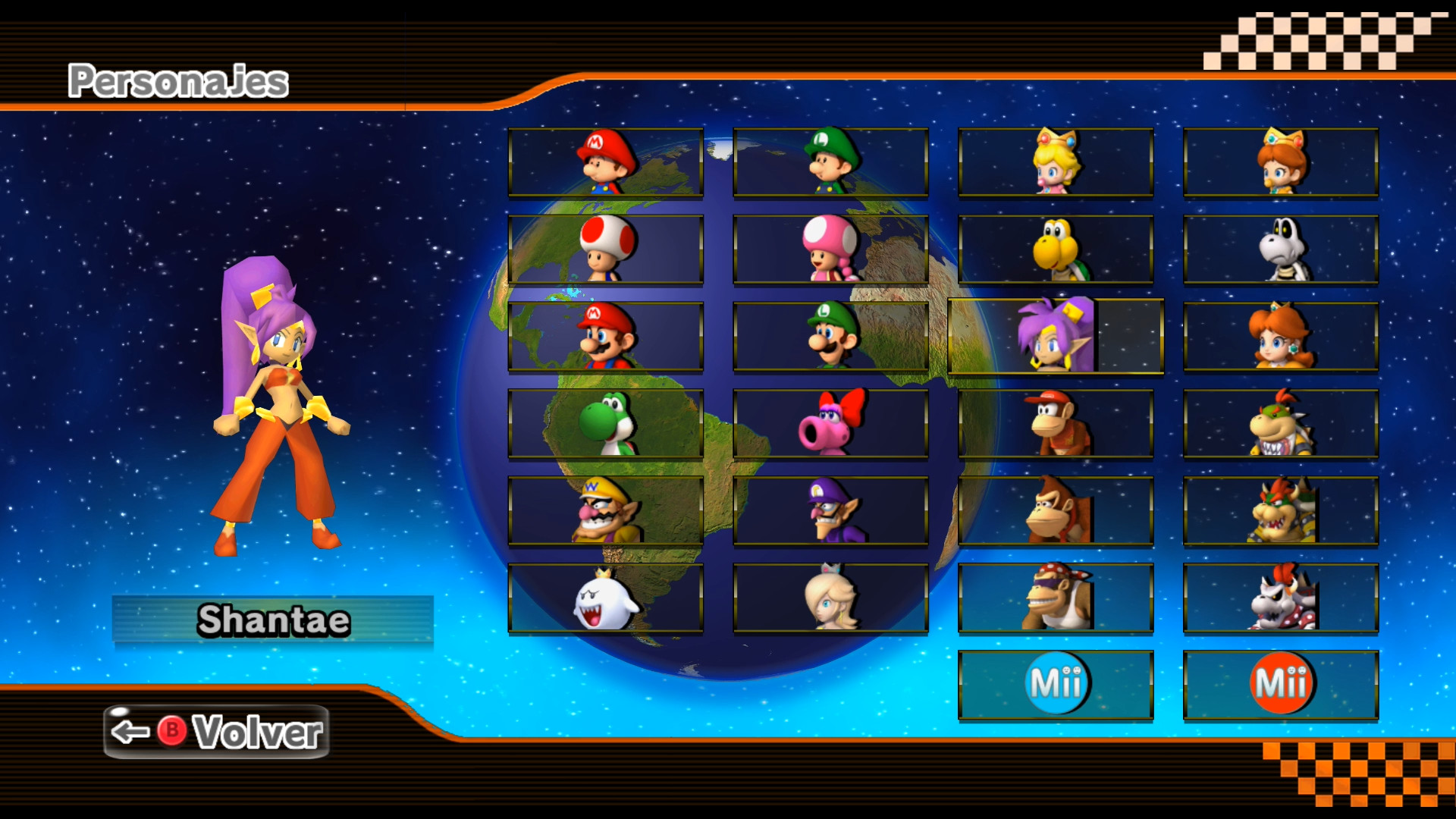Open the red Mii character slot
Viewport: 1456px width, 819px height.
pos(1281,681)
